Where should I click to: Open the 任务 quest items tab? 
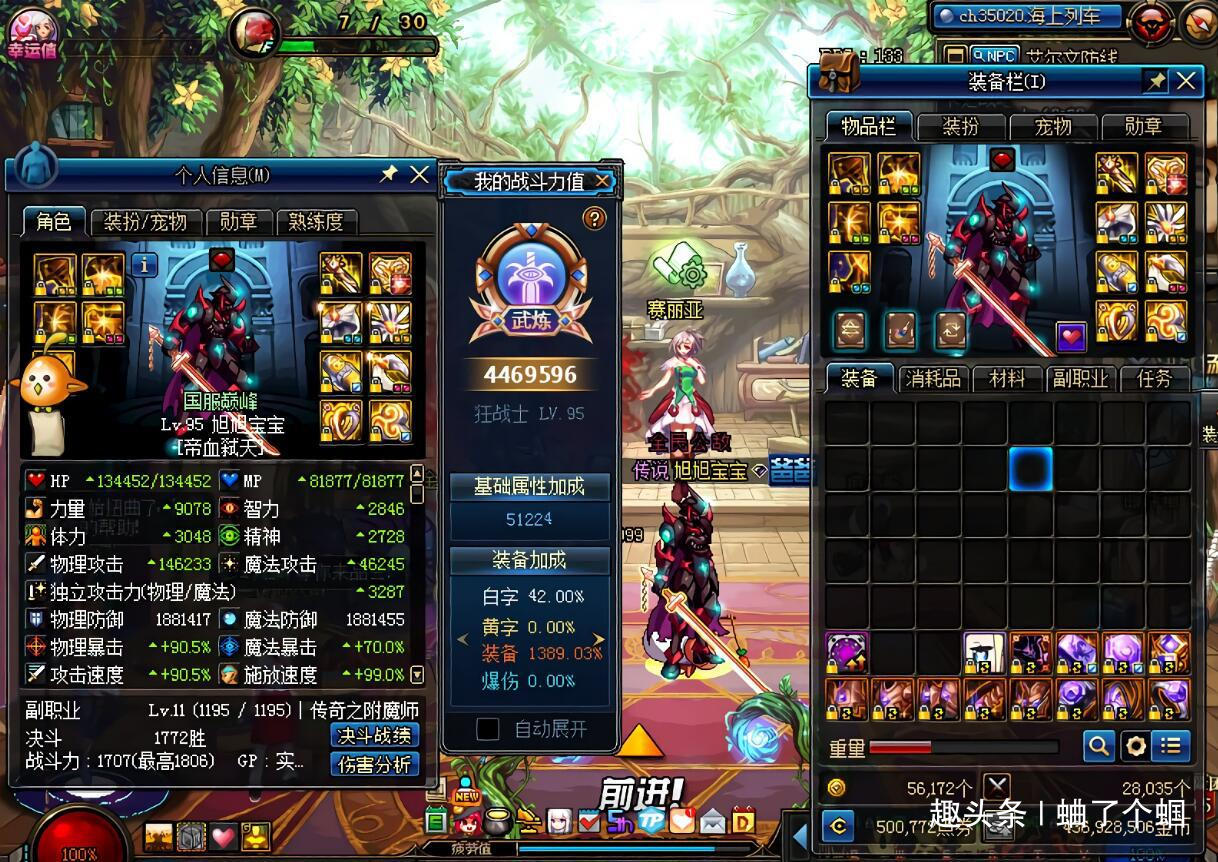pyautogui.click(x=1154, y=378)
